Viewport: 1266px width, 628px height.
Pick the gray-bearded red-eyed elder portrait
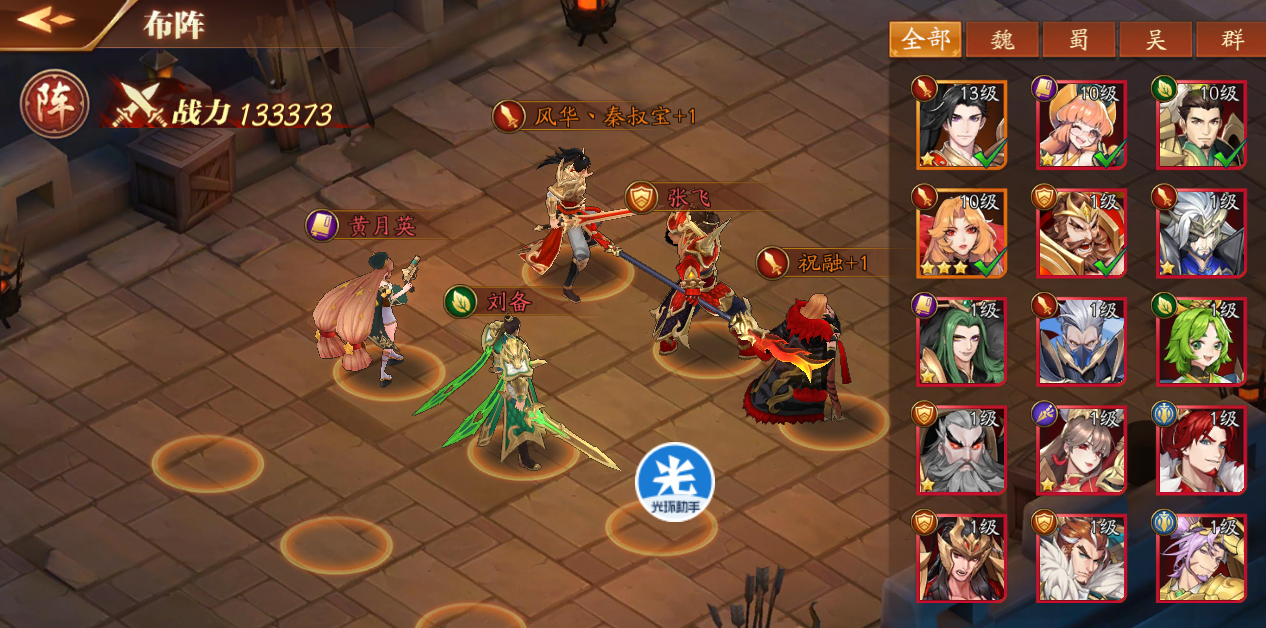[961, 450]
